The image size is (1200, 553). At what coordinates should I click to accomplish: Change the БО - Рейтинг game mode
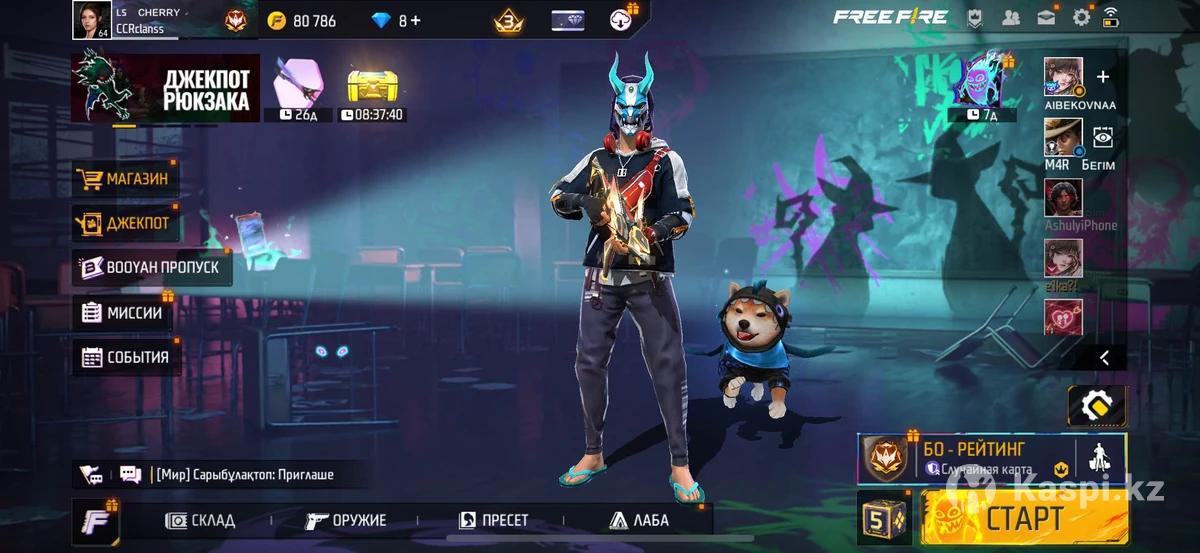(x=965, y=459)
